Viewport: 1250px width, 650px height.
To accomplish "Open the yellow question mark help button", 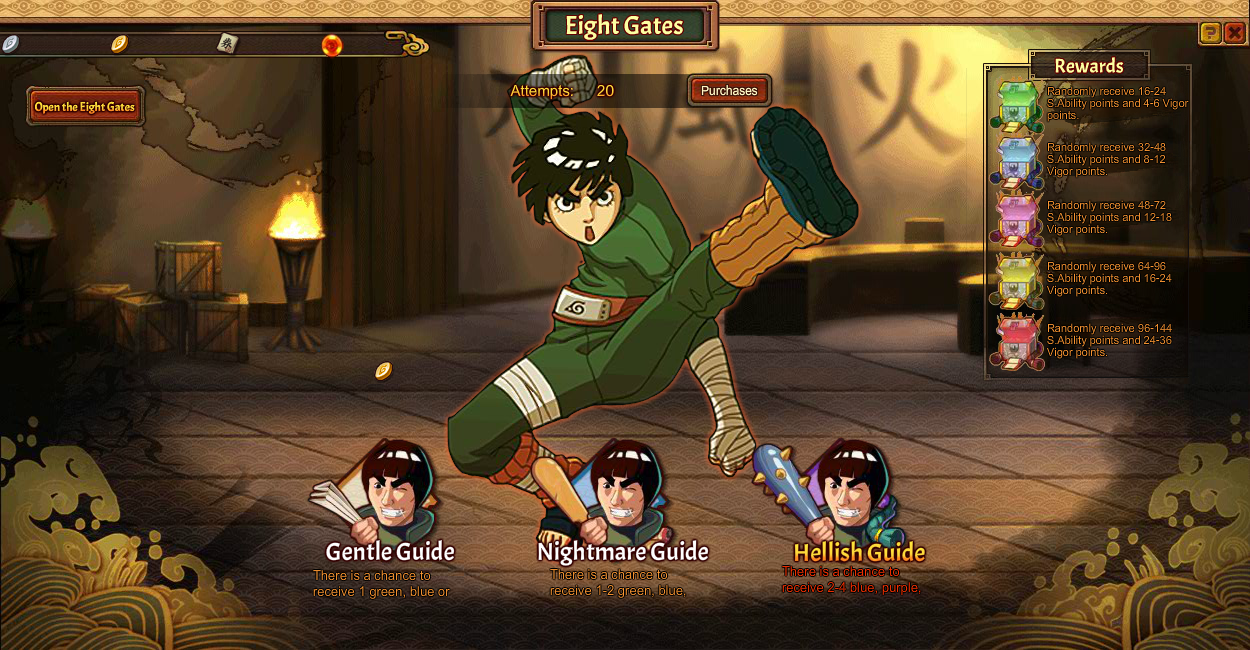I will tap(1210, 33).
